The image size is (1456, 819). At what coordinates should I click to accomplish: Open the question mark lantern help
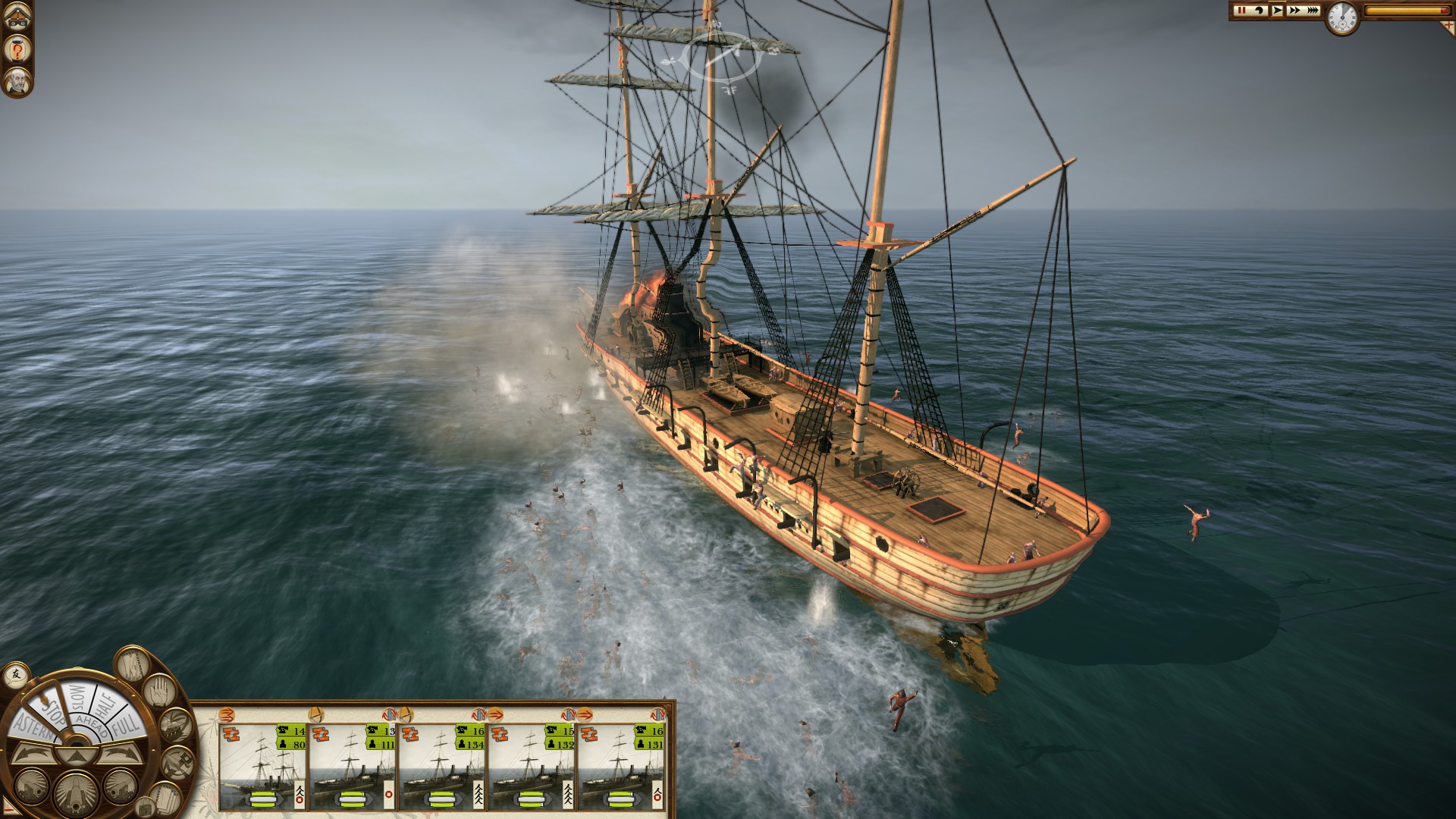tap(16, 50)
